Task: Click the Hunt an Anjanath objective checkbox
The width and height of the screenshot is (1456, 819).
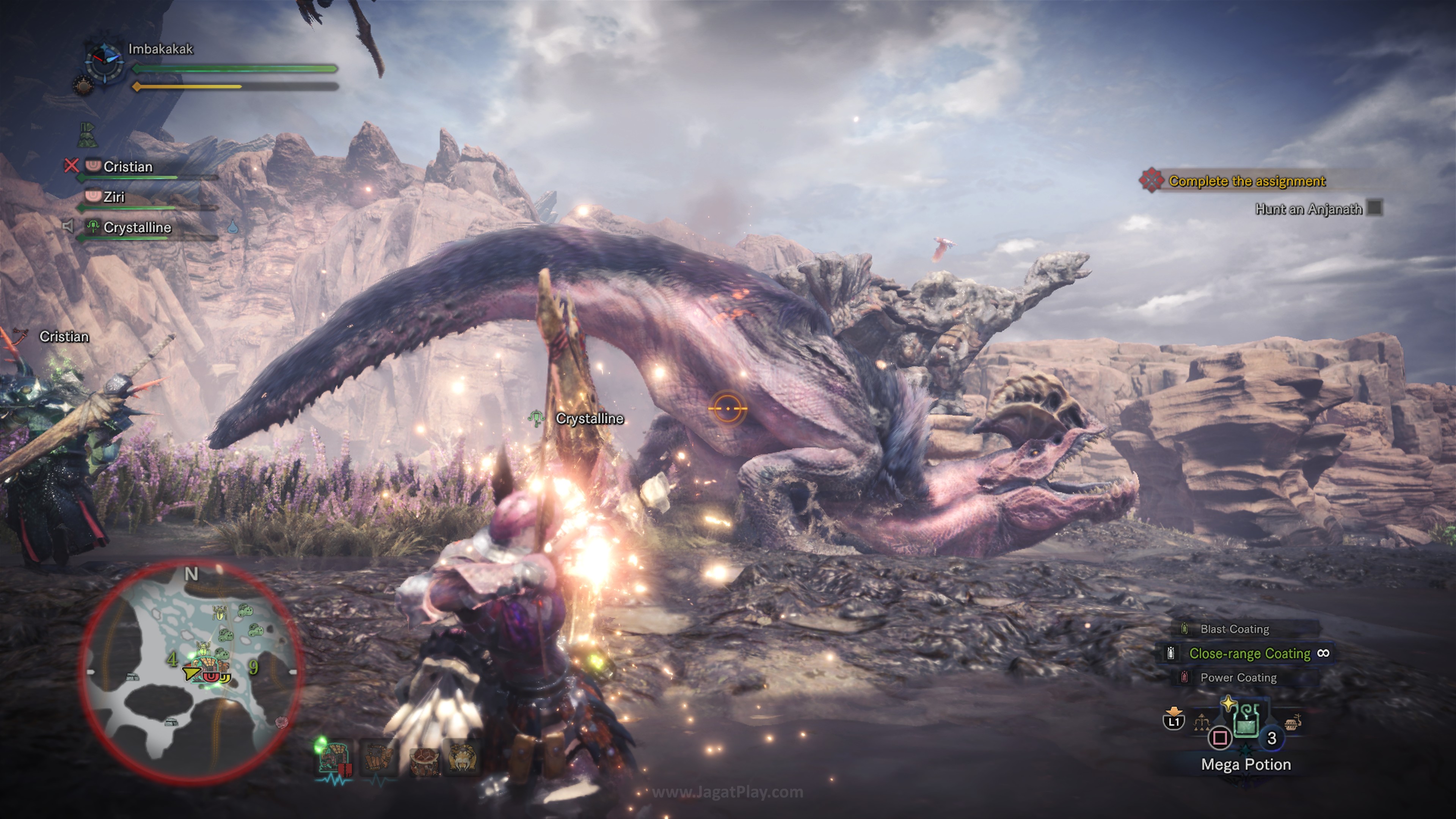Action: pyautogui.click(x=1374, y=209)
